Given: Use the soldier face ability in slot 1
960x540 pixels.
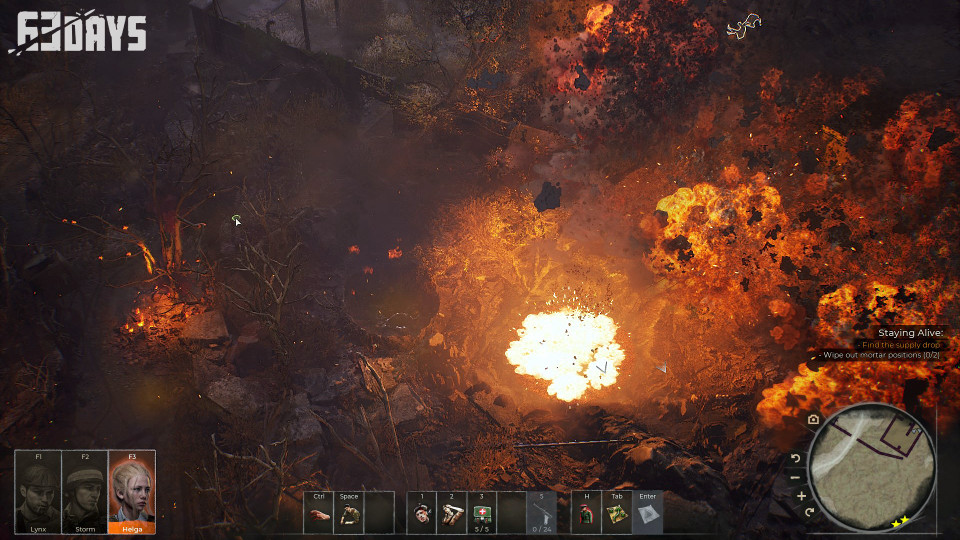Looking at the screenshot, I should click(x=422, y=515).
